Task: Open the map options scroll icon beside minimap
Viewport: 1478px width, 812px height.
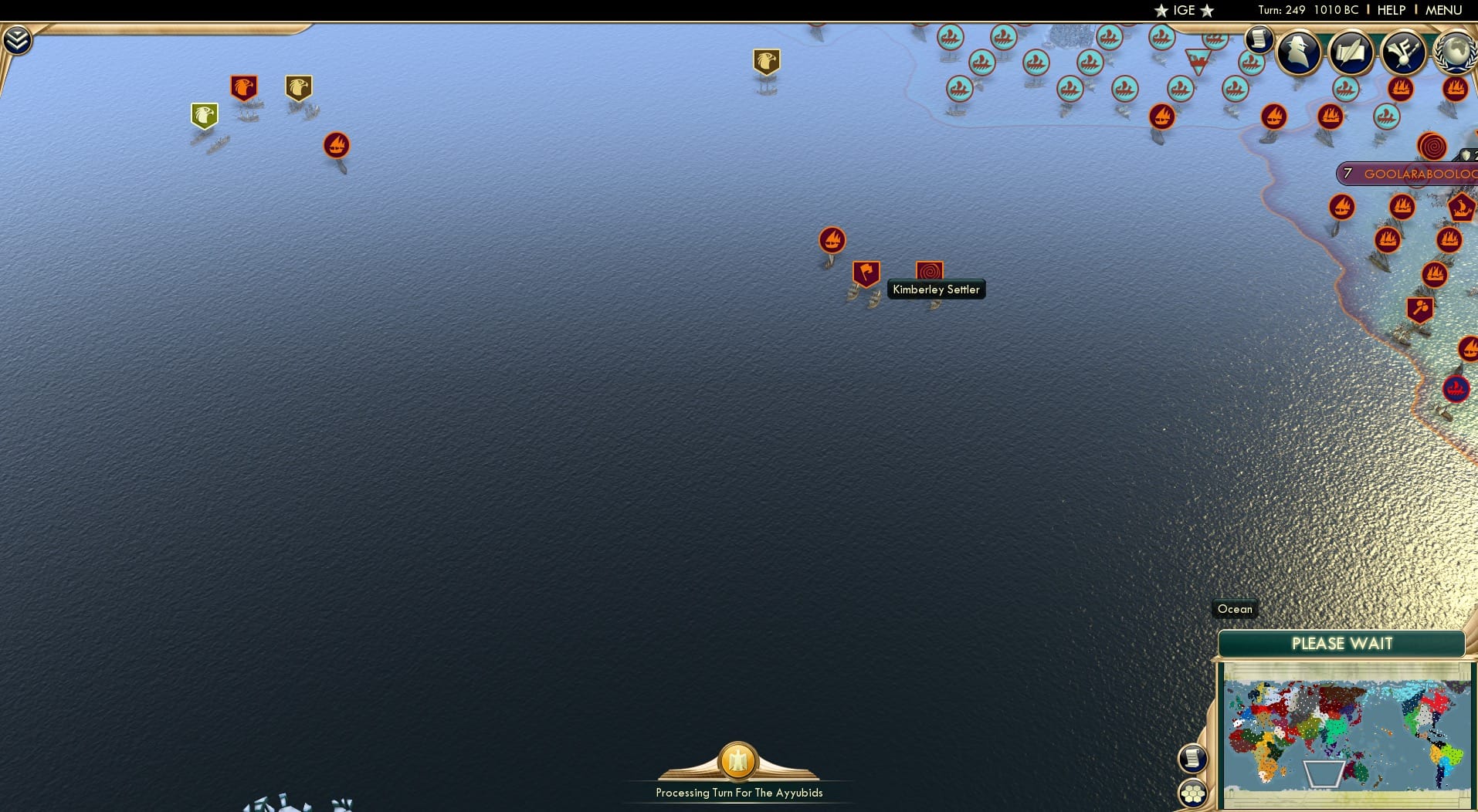Action: point(1194,758)
